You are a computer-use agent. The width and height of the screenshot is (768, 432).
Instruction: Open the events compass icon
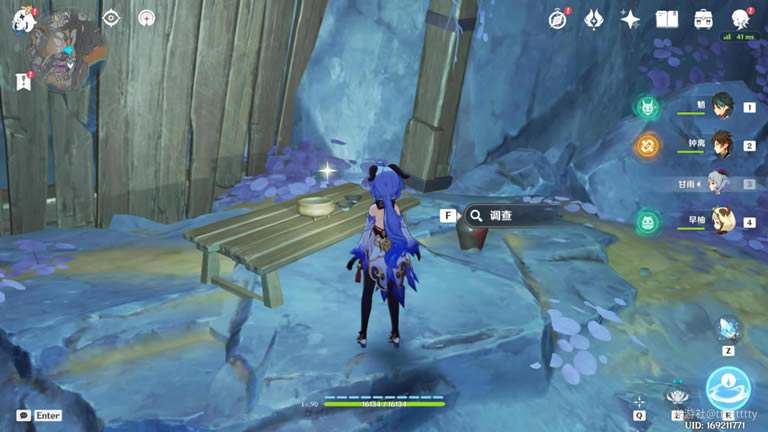click(x=558, y=19)
